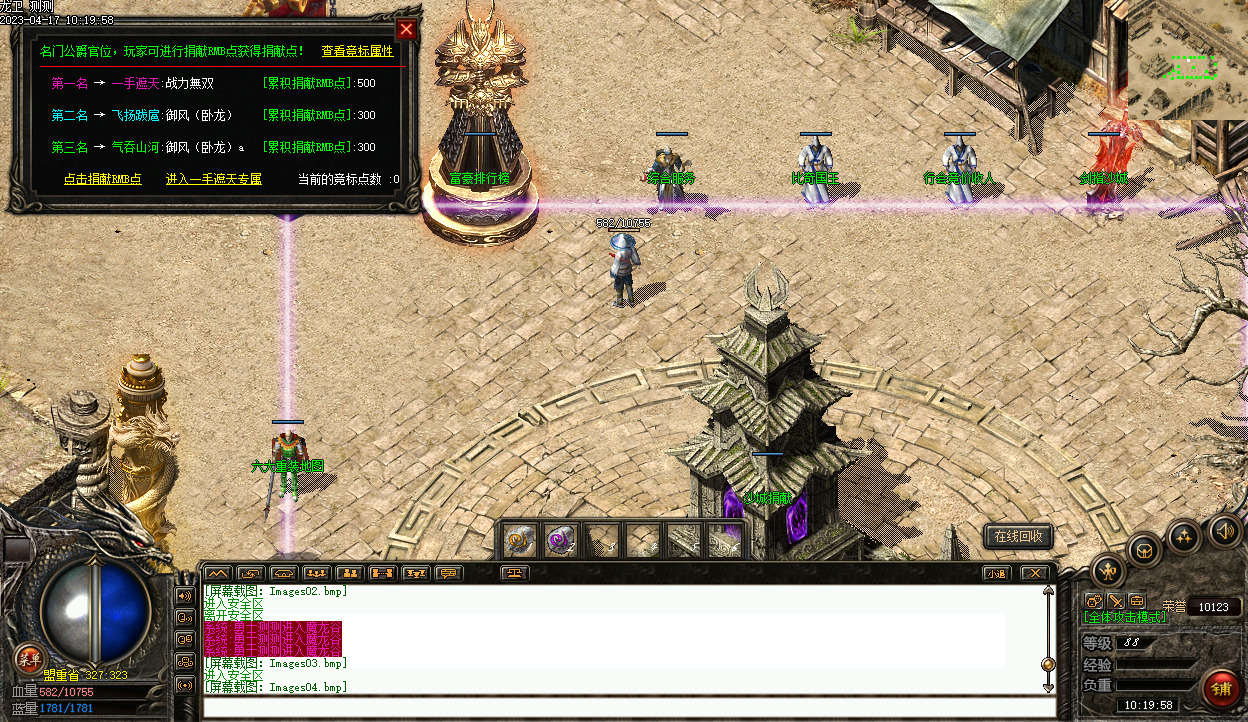Click the 点击捐献RMB点 link
The height and width of the screenshot is (722, 1248).
(x=102, y=179)
